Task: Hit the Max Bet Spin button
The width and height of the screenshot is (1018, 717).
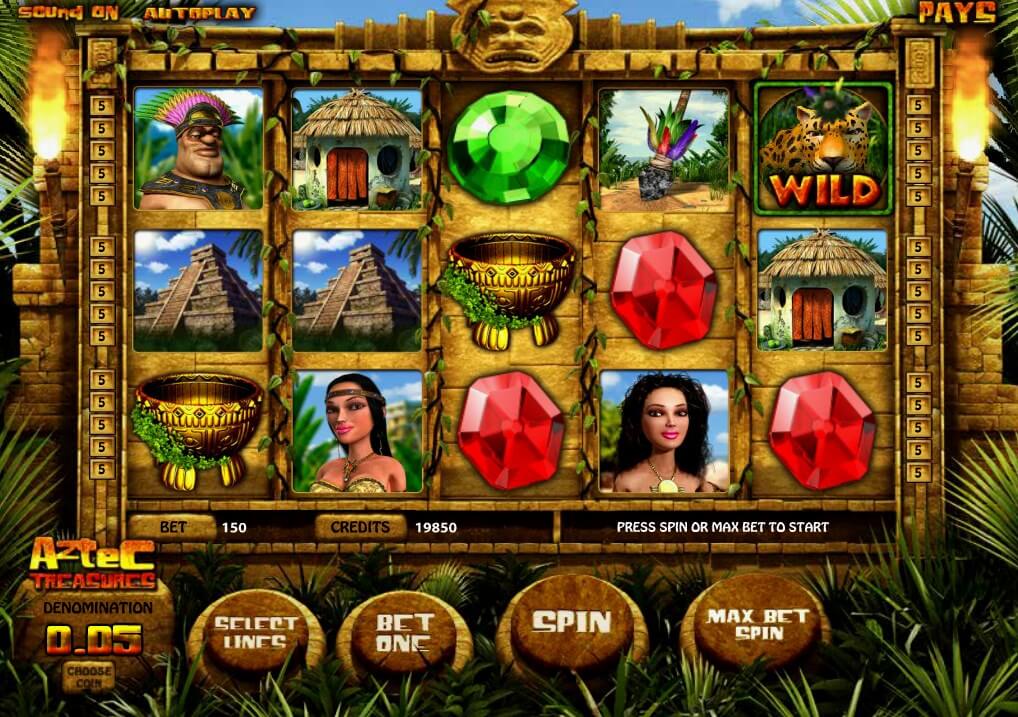Action: click(757, 624)
